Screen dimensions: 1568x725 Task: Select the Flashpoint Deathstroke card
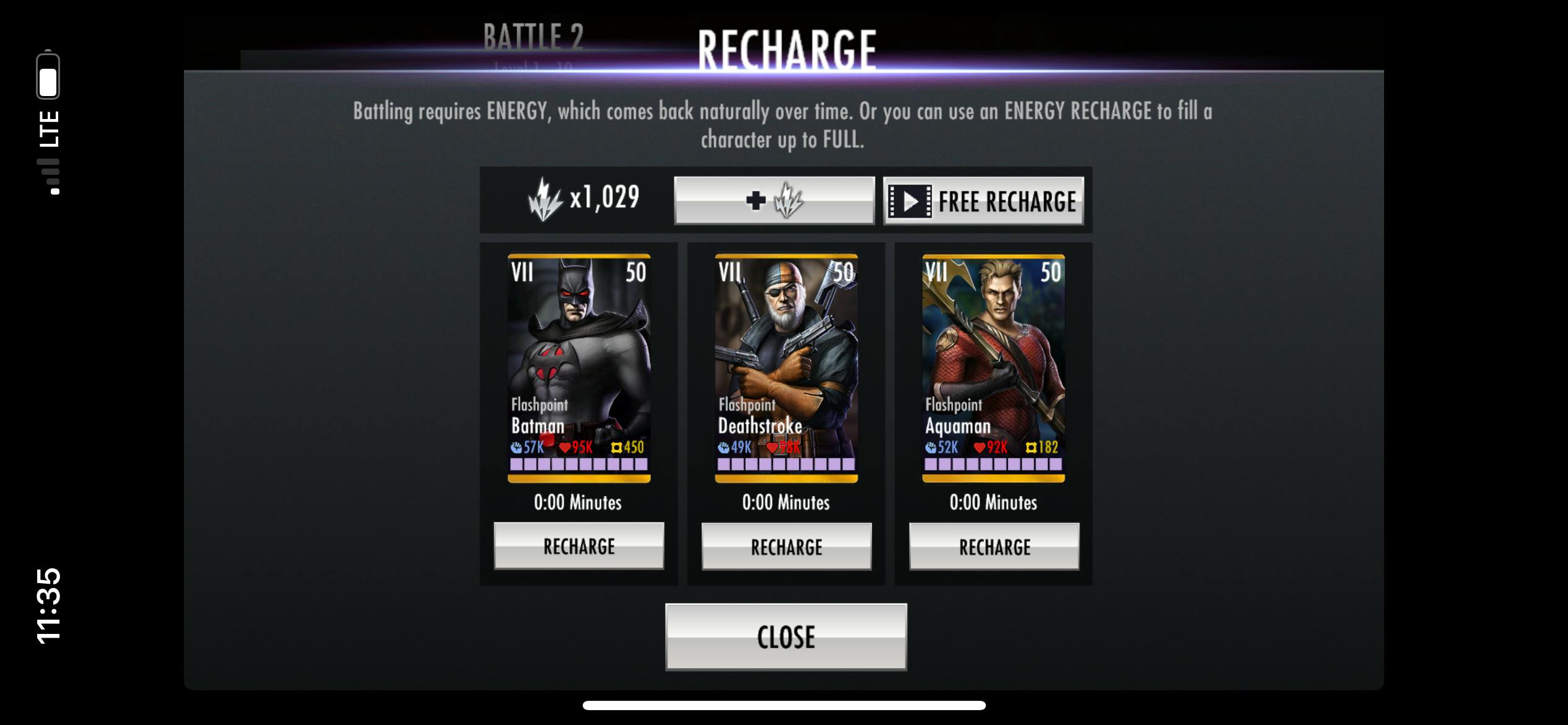786,367
